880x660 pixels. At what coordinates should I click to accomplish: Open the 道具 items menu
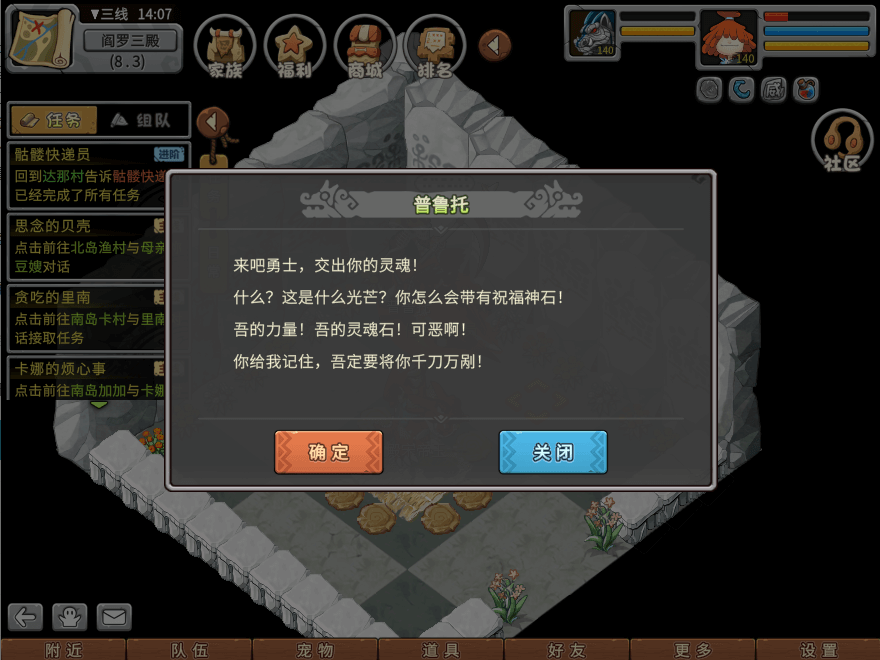click(x=440, y=650)
